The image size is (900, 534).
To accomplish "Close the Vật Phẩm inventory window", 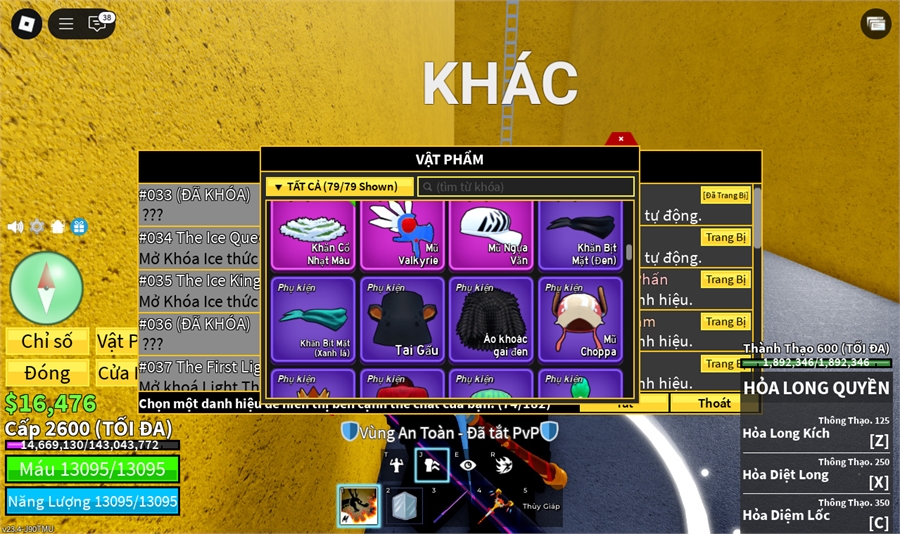I will pyautogui.click(x=620, y=139).
